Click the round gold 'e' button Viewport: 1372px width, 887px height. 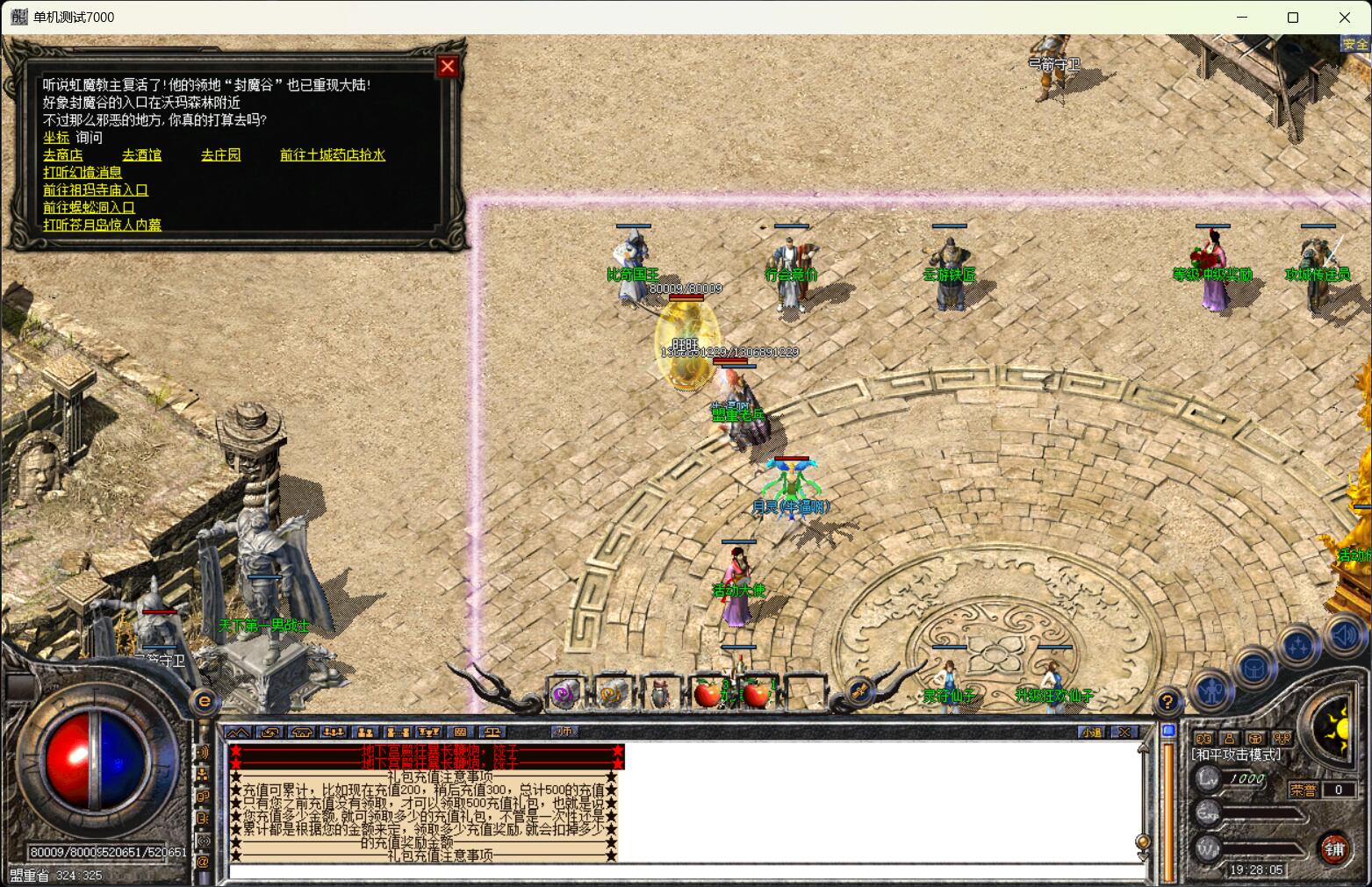click(x=205, y=701)
